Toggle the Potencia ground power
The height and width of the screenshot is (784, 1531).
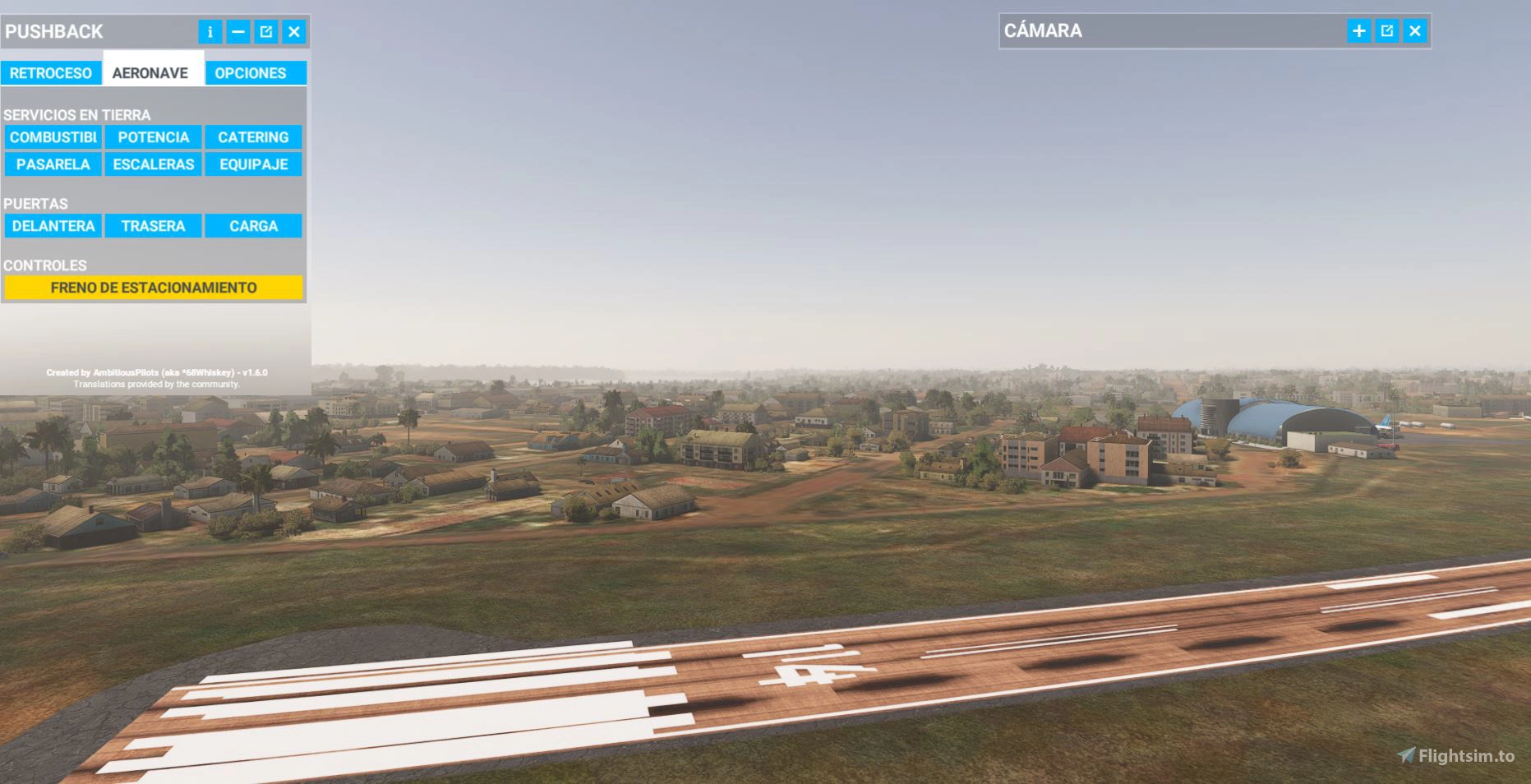(154, 137)
